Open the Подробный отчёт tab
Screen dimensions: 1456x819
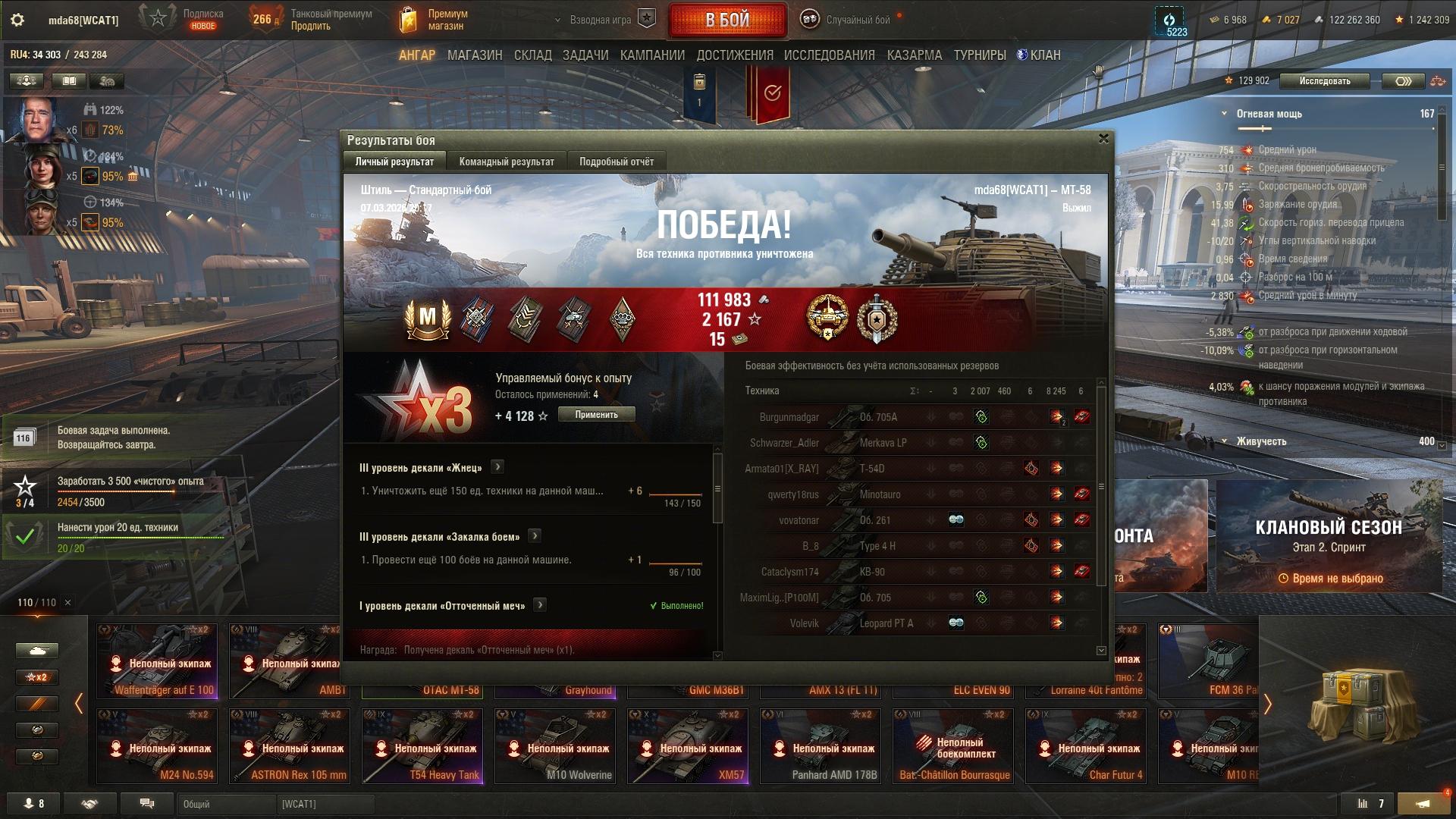[616, 162]
